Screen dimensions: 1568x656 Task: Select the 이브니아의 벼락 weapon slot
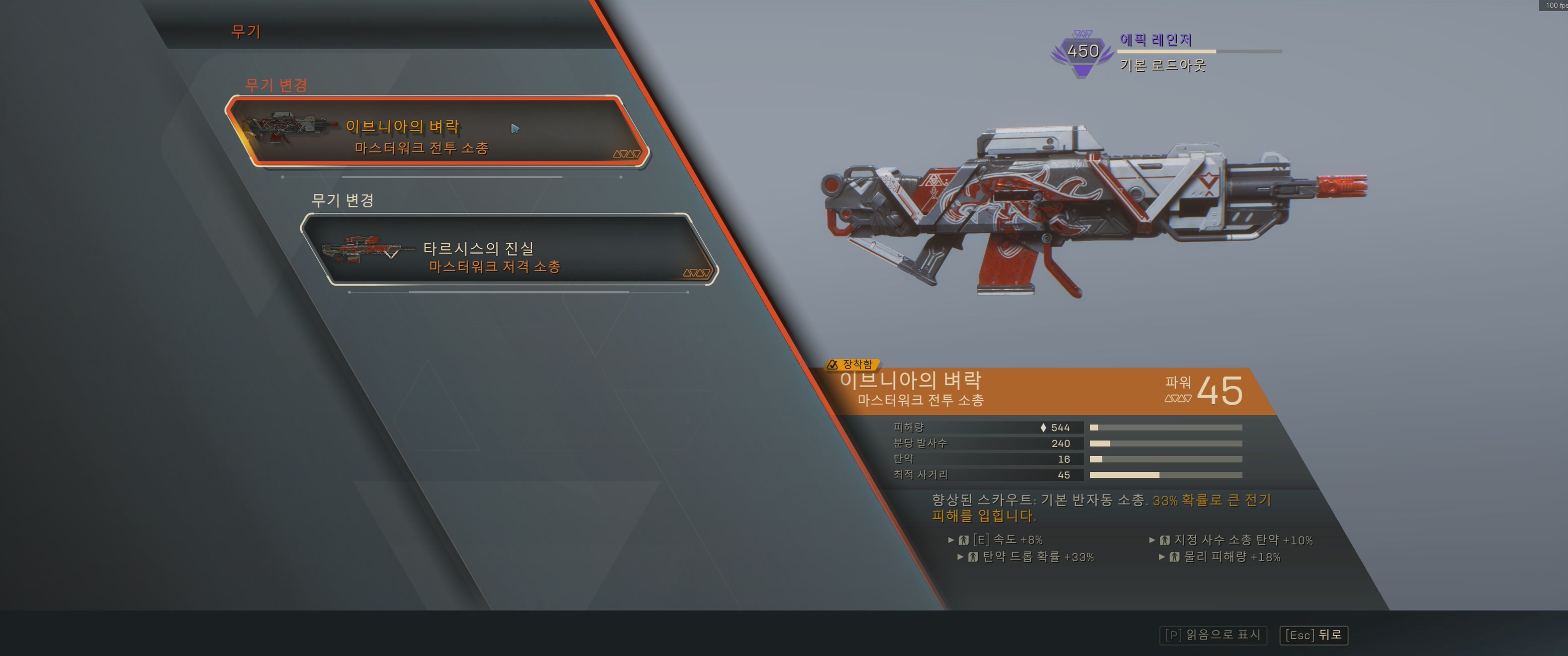pos(437,132)
